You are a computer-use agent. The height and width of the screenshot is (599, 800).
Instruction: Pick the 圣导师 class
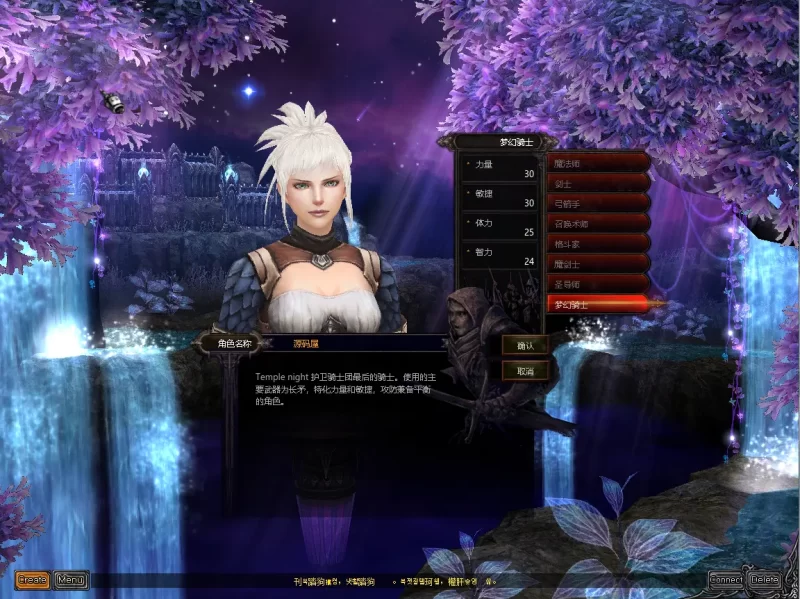click(599, 283)
